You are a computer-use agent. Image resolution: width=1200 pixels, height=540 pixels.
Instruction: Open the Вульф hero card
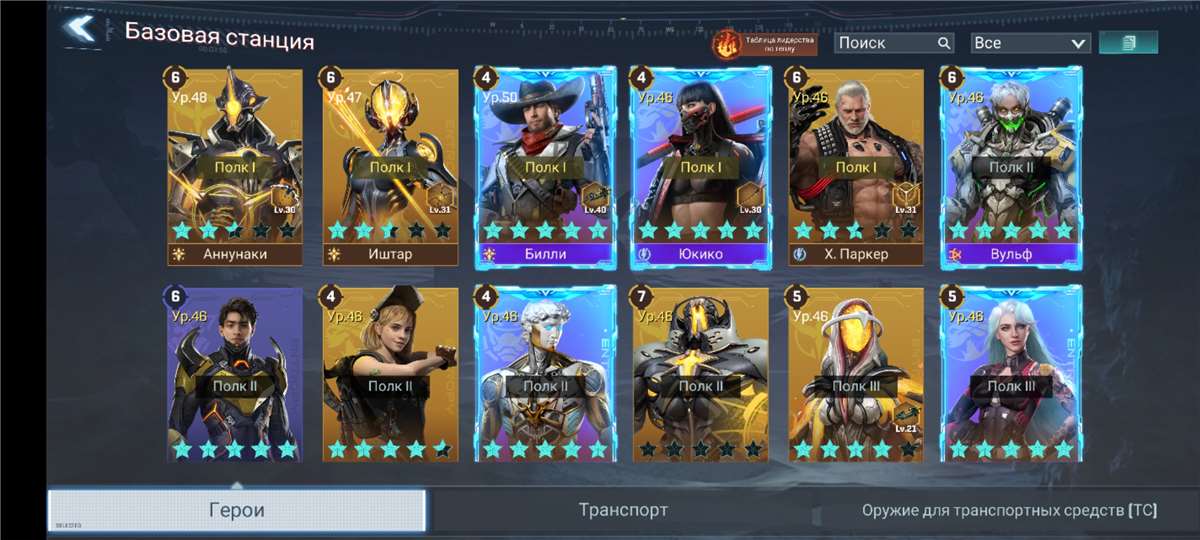point(1011,165)
